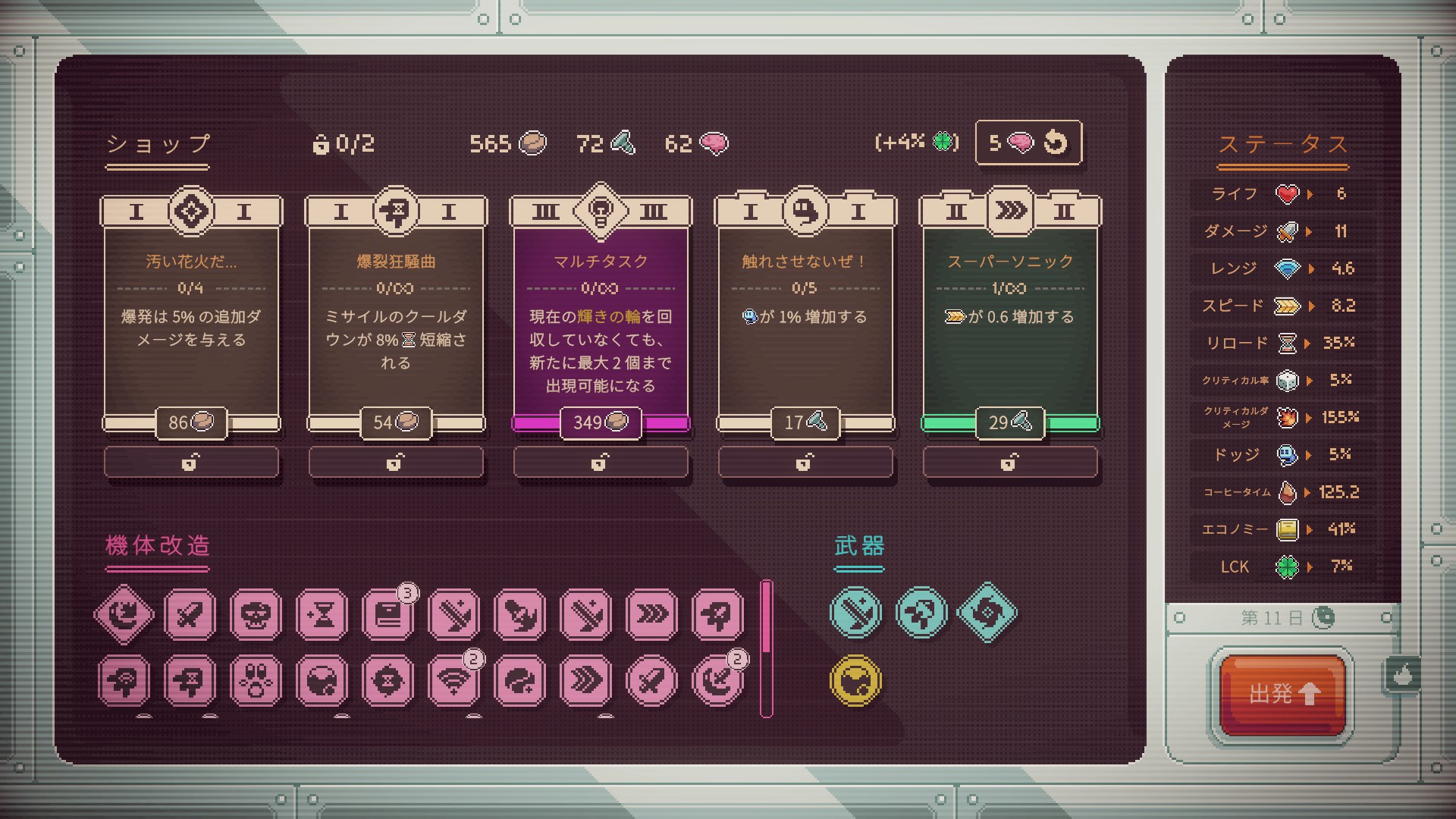The width and height of the screenshot is (1456, 819).
Task: Toggle the padlock under スーパーソニック
Action: coord(1010,462)
